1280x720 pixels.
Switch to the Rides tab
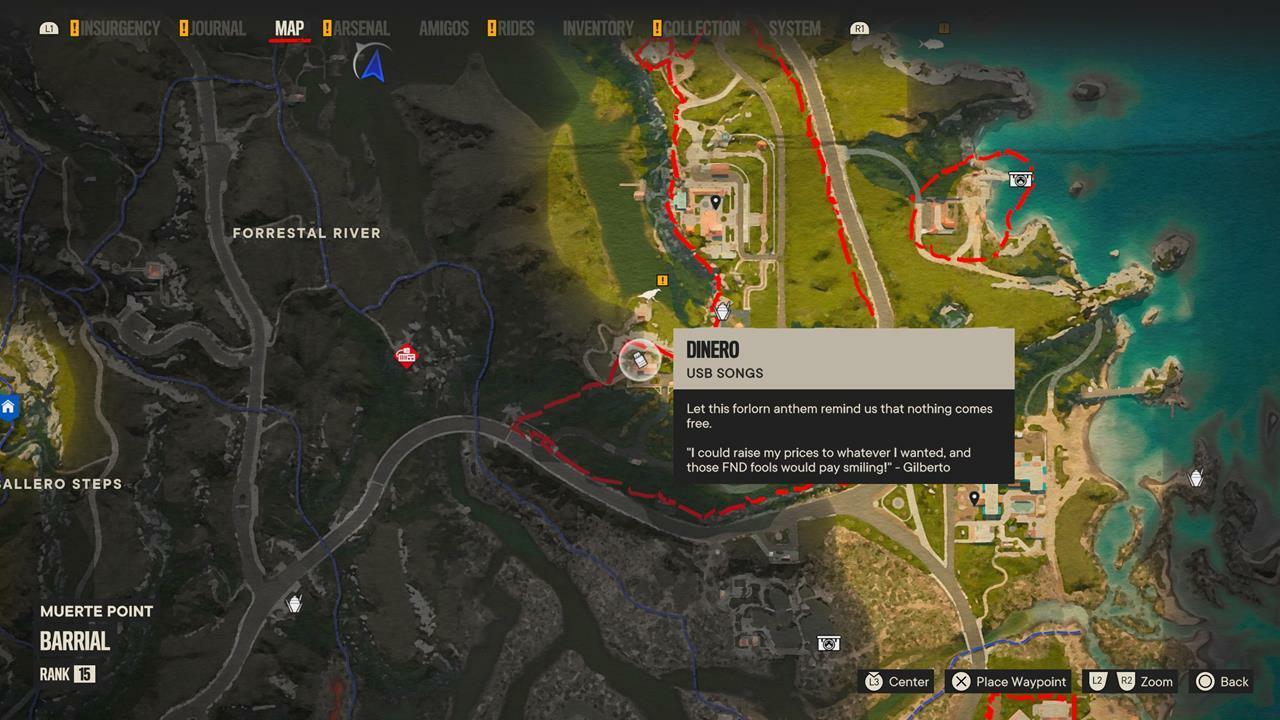516,29
